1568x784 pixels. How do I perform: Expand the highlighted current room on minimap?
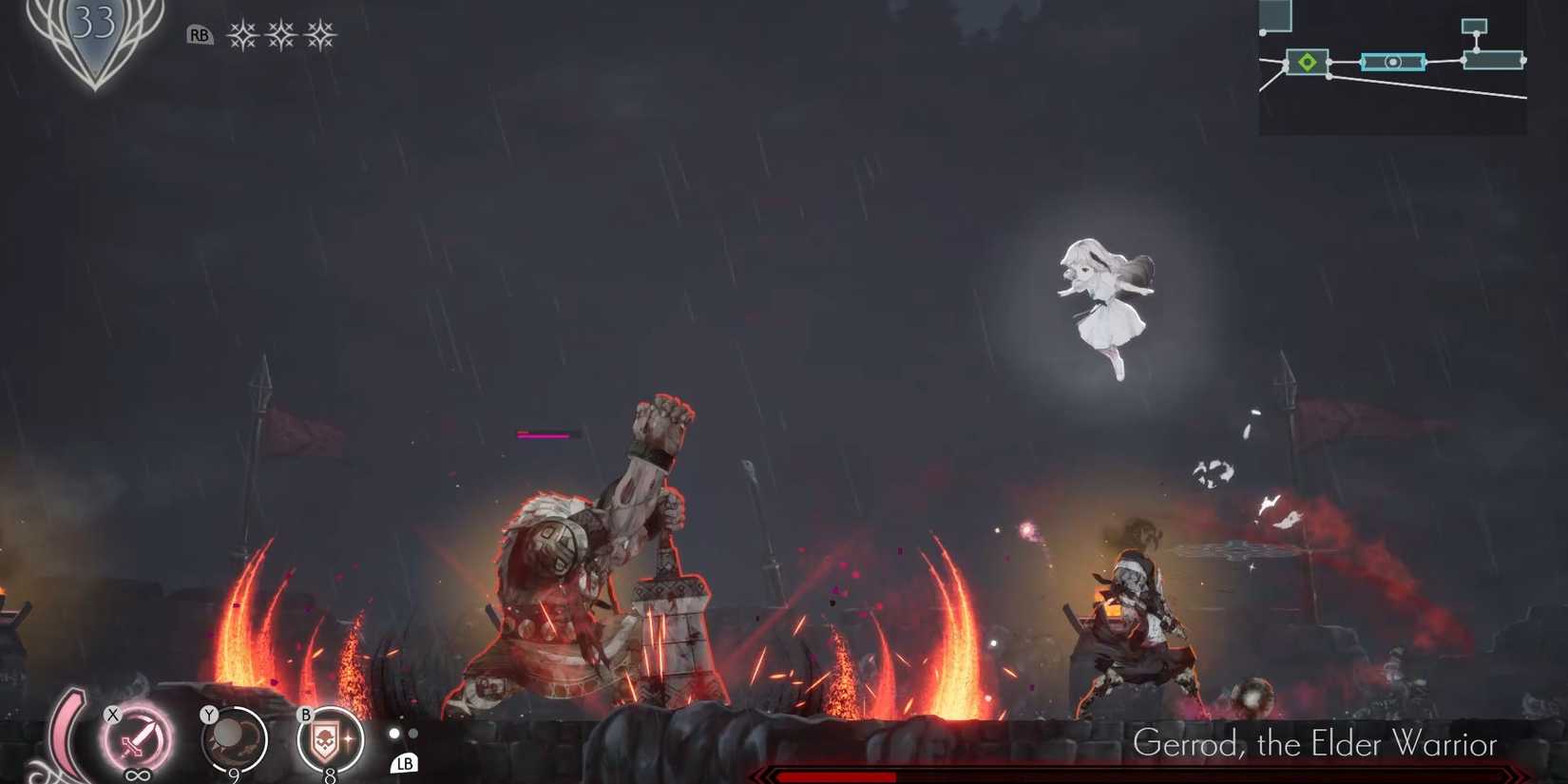tap(1393, 63)
